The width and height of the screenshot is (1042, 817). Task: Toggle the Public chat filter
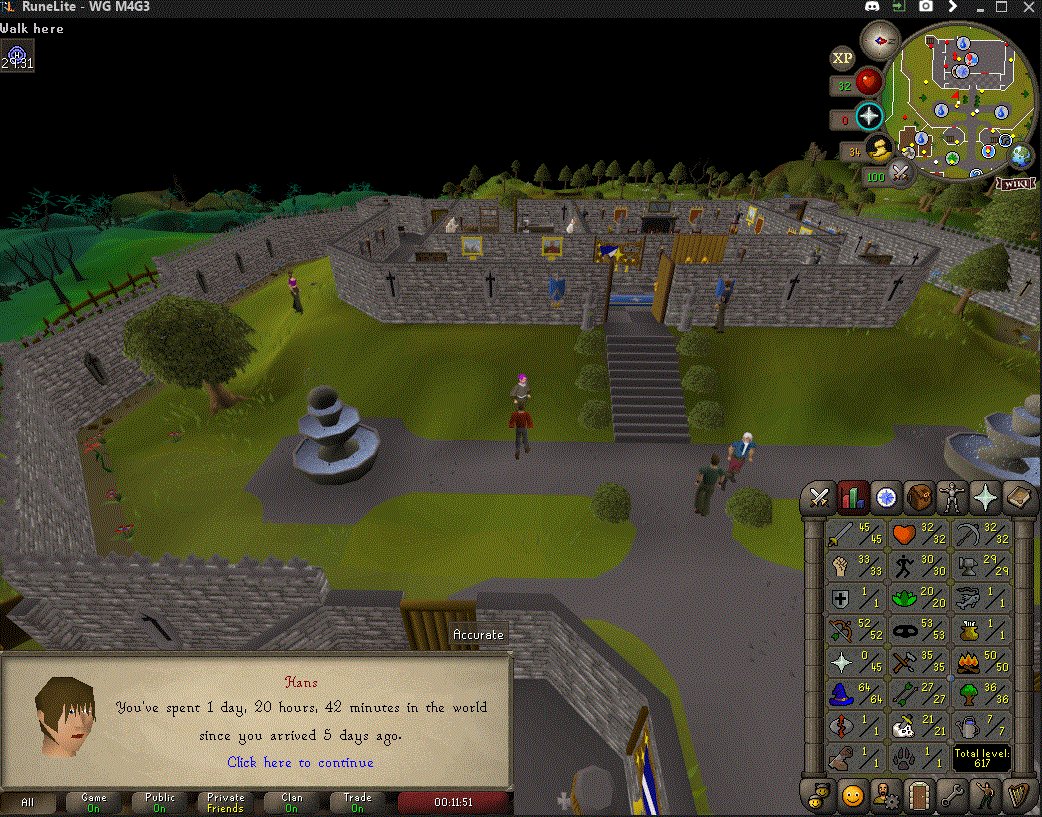(160, 802)
